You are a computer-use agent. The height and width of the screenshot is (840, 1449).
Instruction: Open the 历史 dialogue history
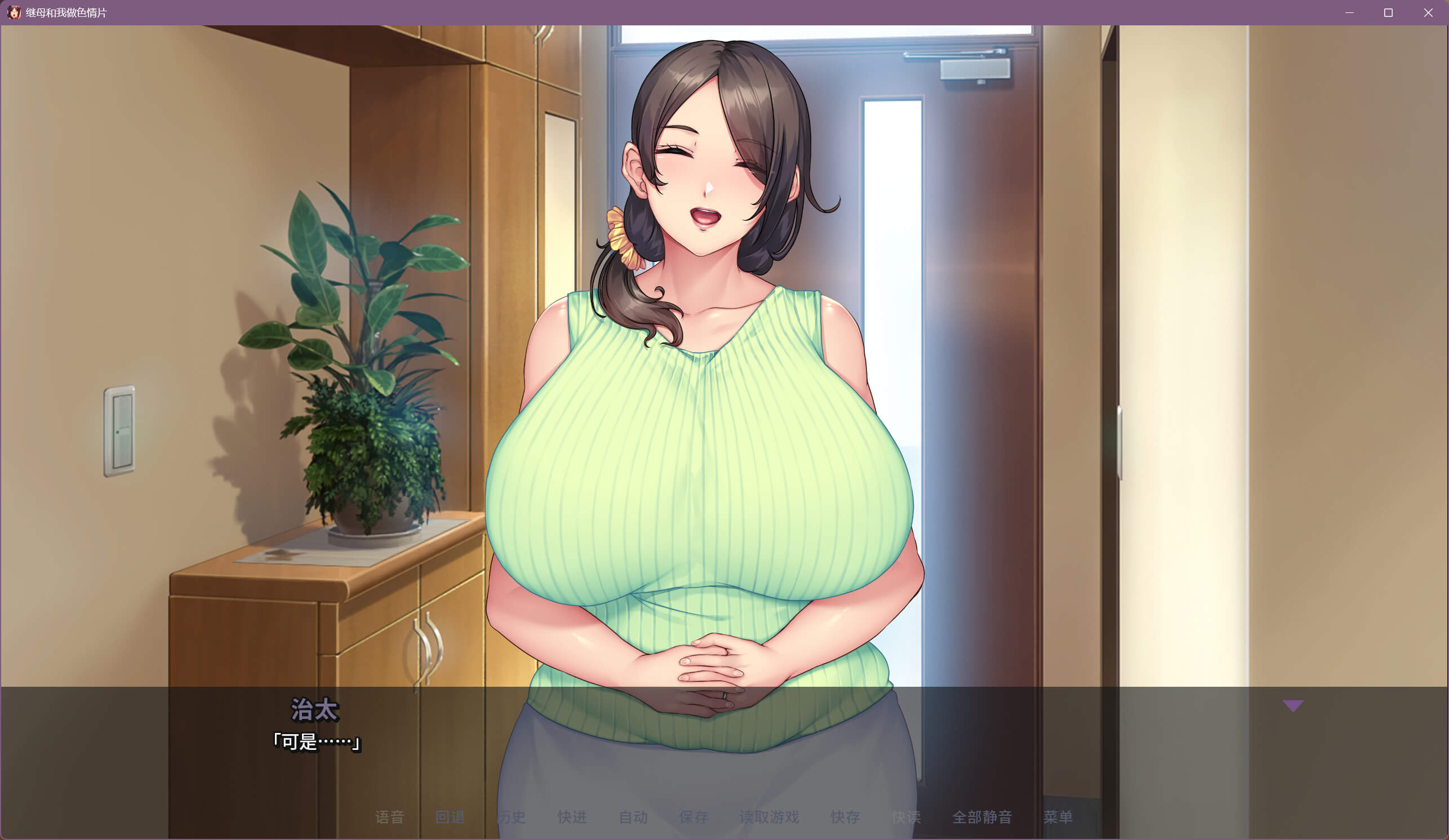click(511, 817)
